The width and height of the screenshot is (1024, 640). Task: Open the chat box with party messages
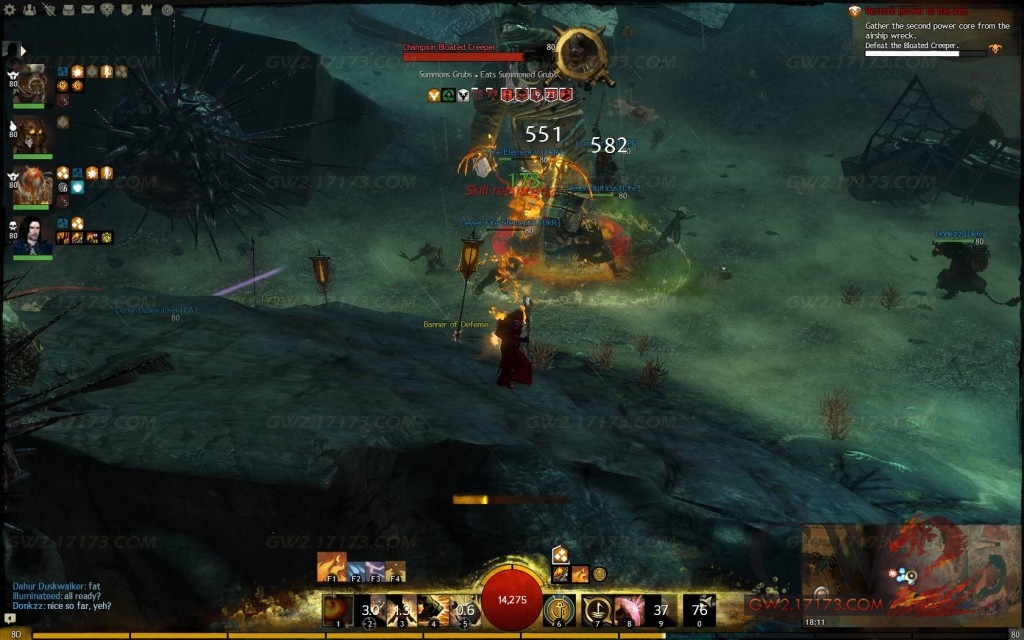click(x=60, y=596)
